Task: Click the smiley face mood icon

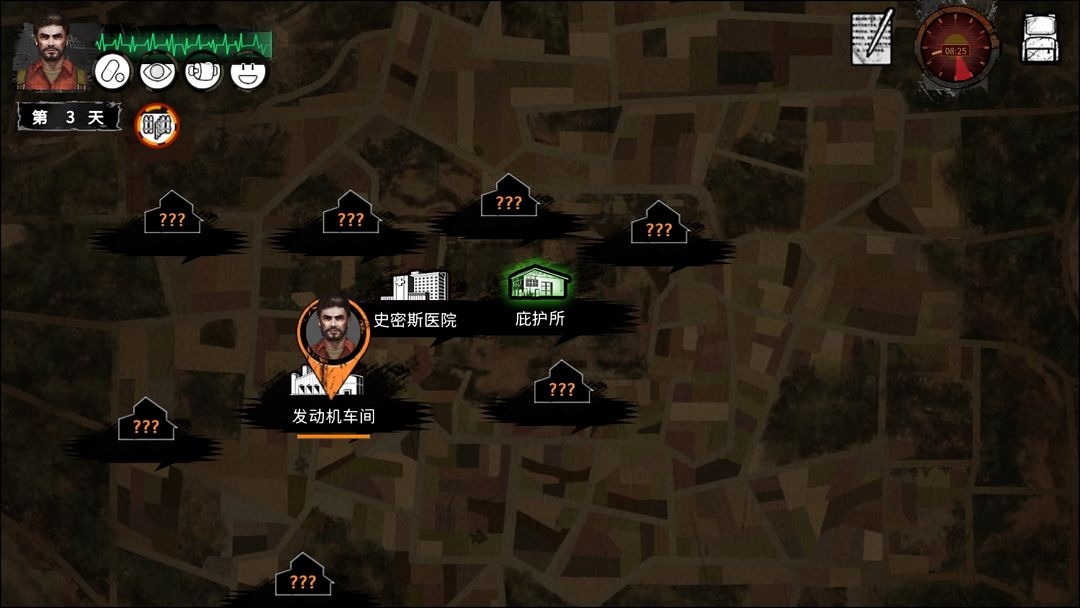Action: 248,71
